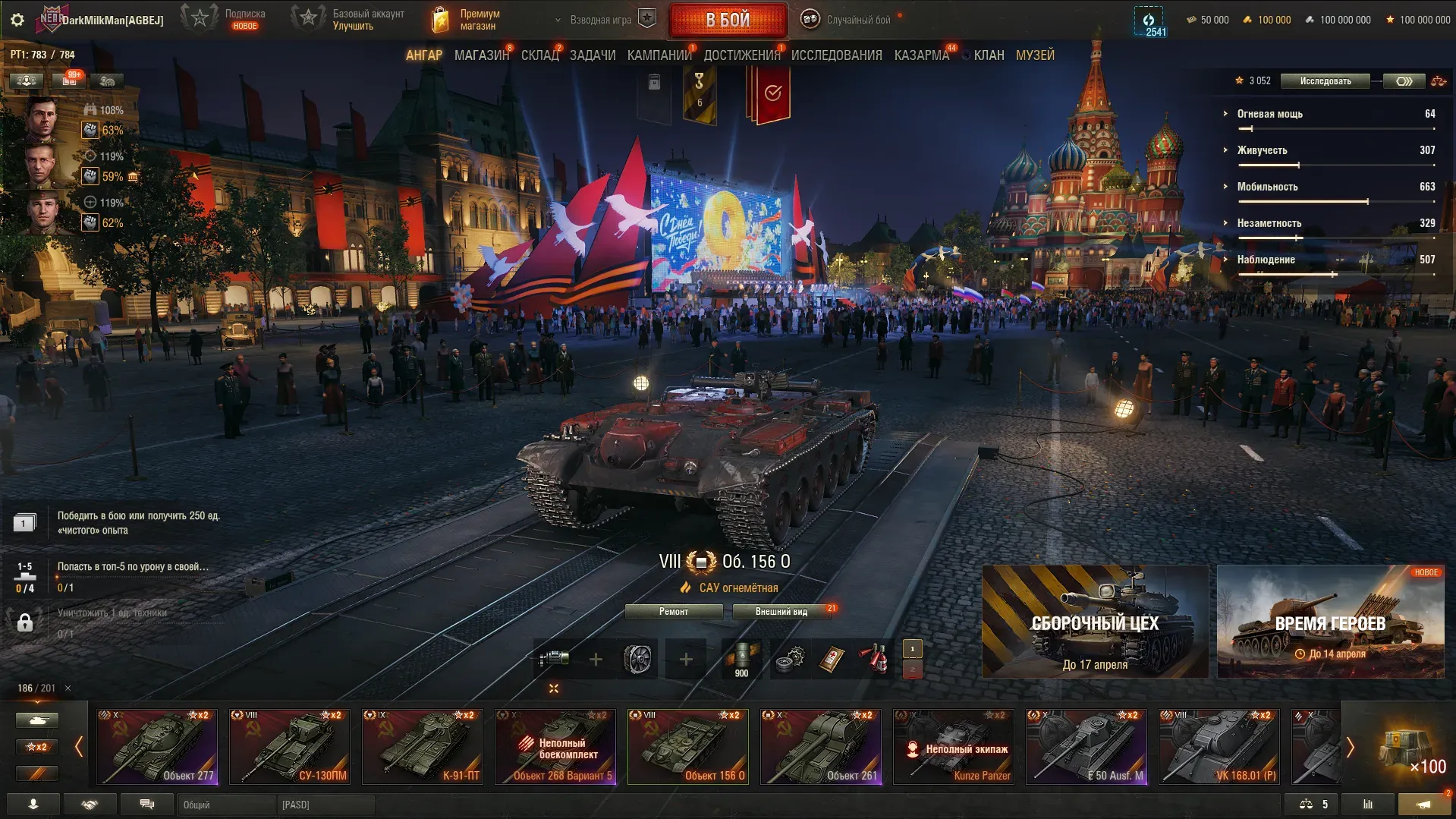Open the settings gear menu
The image size is (1456, 819).
pyautogui.click(x=17, y=20)
